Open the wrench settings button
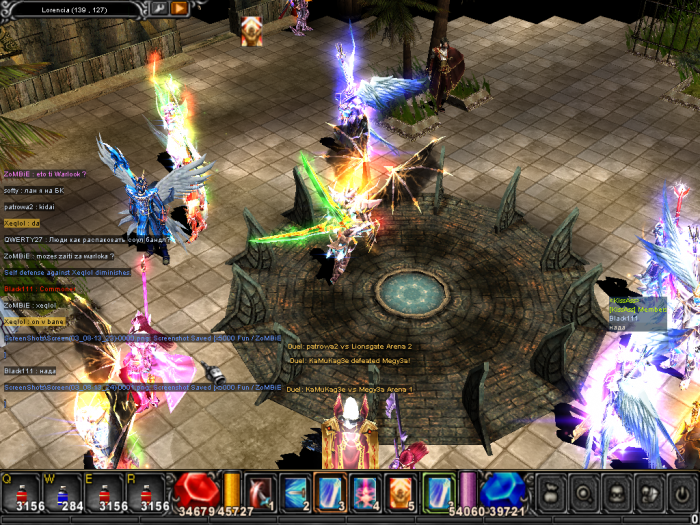The height and width of the screenshot is (525, 700). point(159,8)
